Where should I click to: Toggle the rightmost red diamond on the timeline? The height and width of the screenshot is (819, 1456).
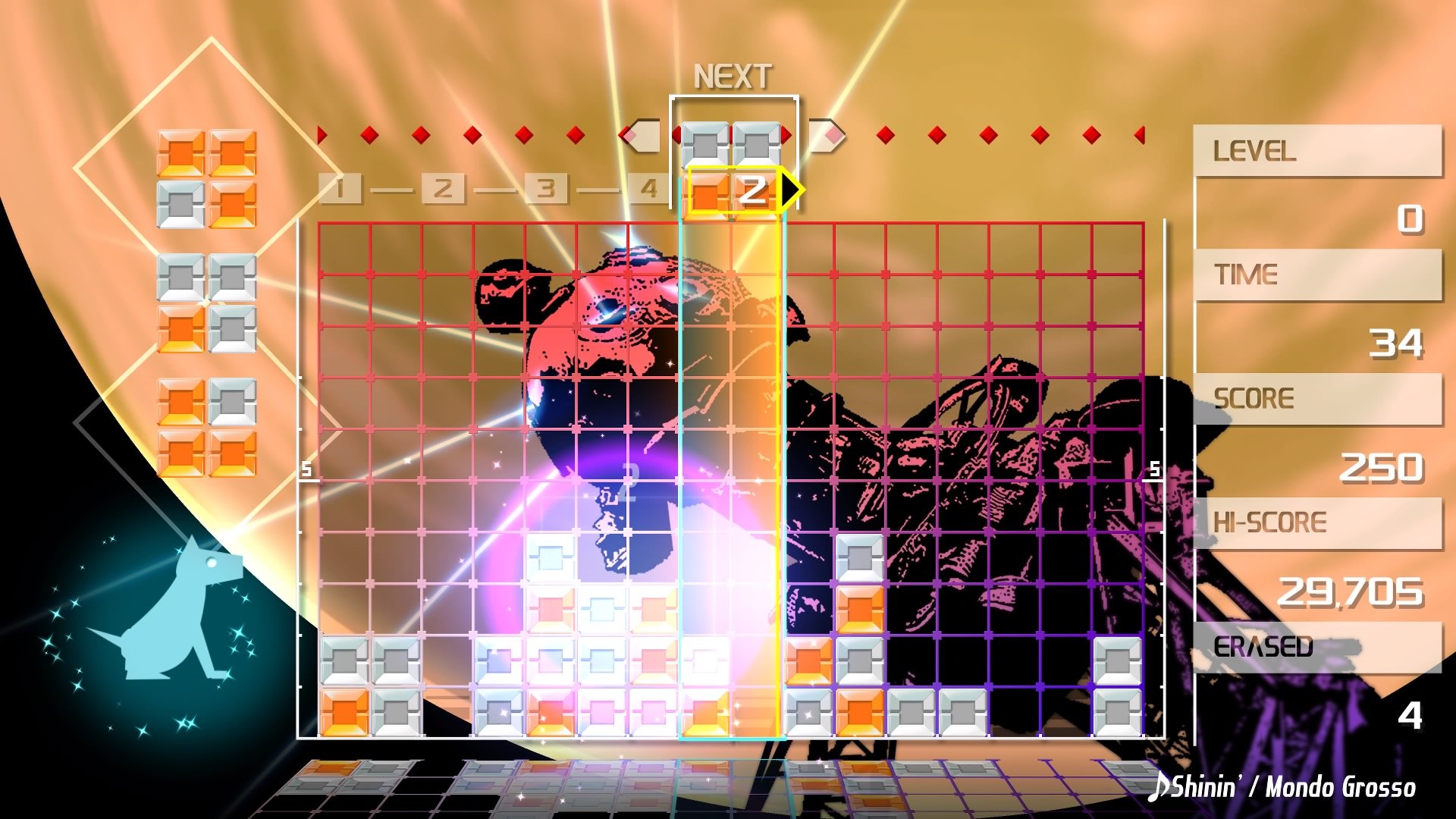pyautogui.click(x=1138, y=134)
